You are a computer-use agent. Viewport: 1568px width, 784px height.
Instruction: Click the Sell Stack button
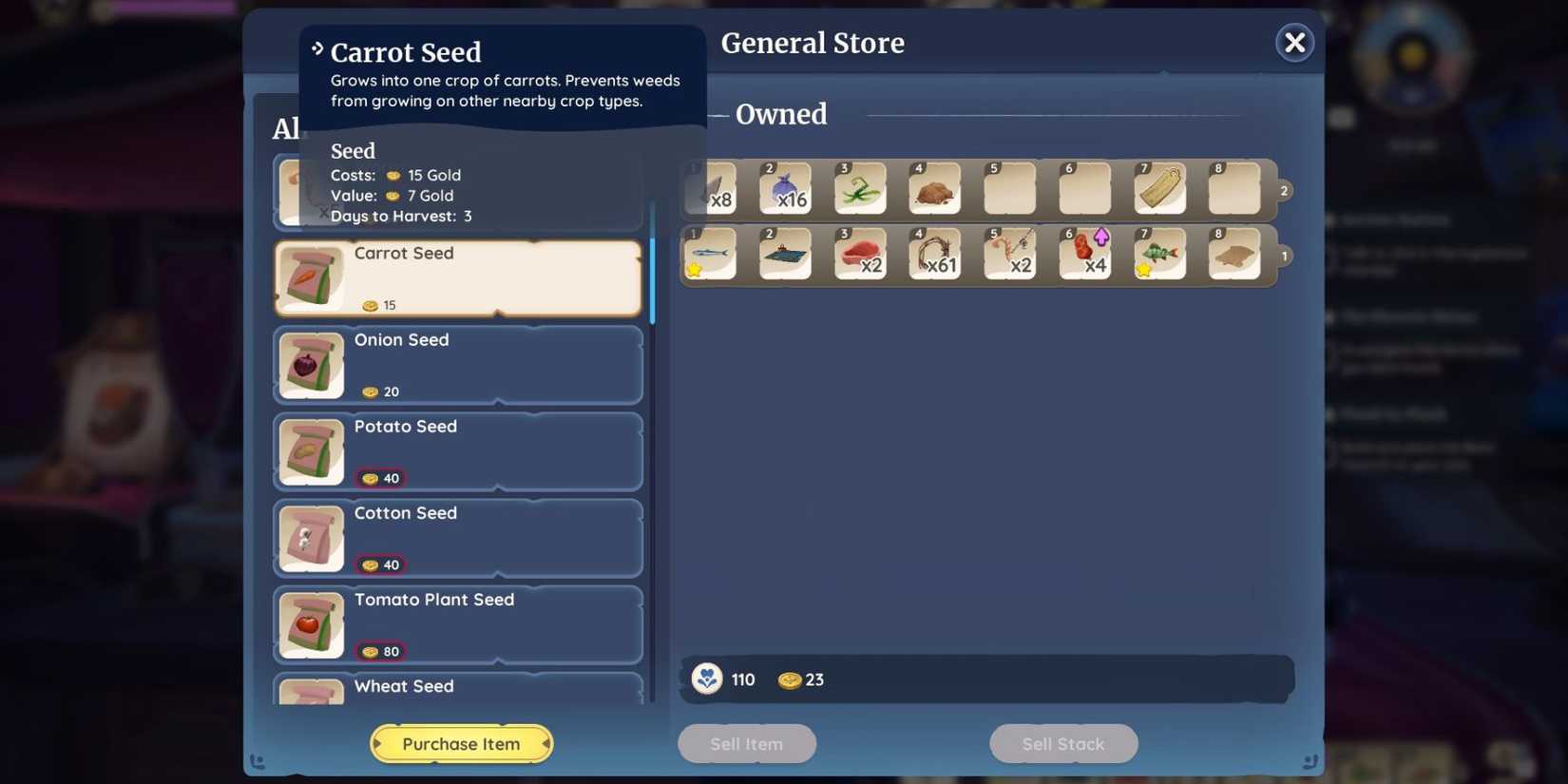coord(1062,743)
